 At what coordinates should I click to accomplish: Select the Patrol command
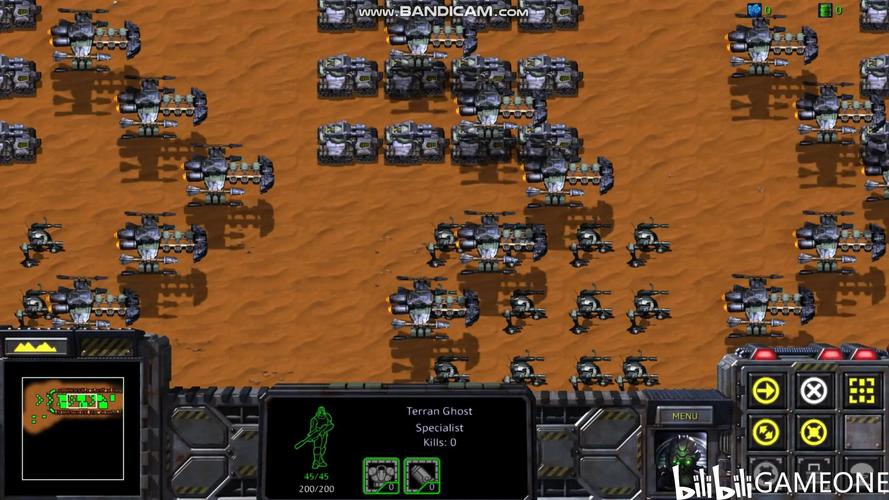click(766, 433)
